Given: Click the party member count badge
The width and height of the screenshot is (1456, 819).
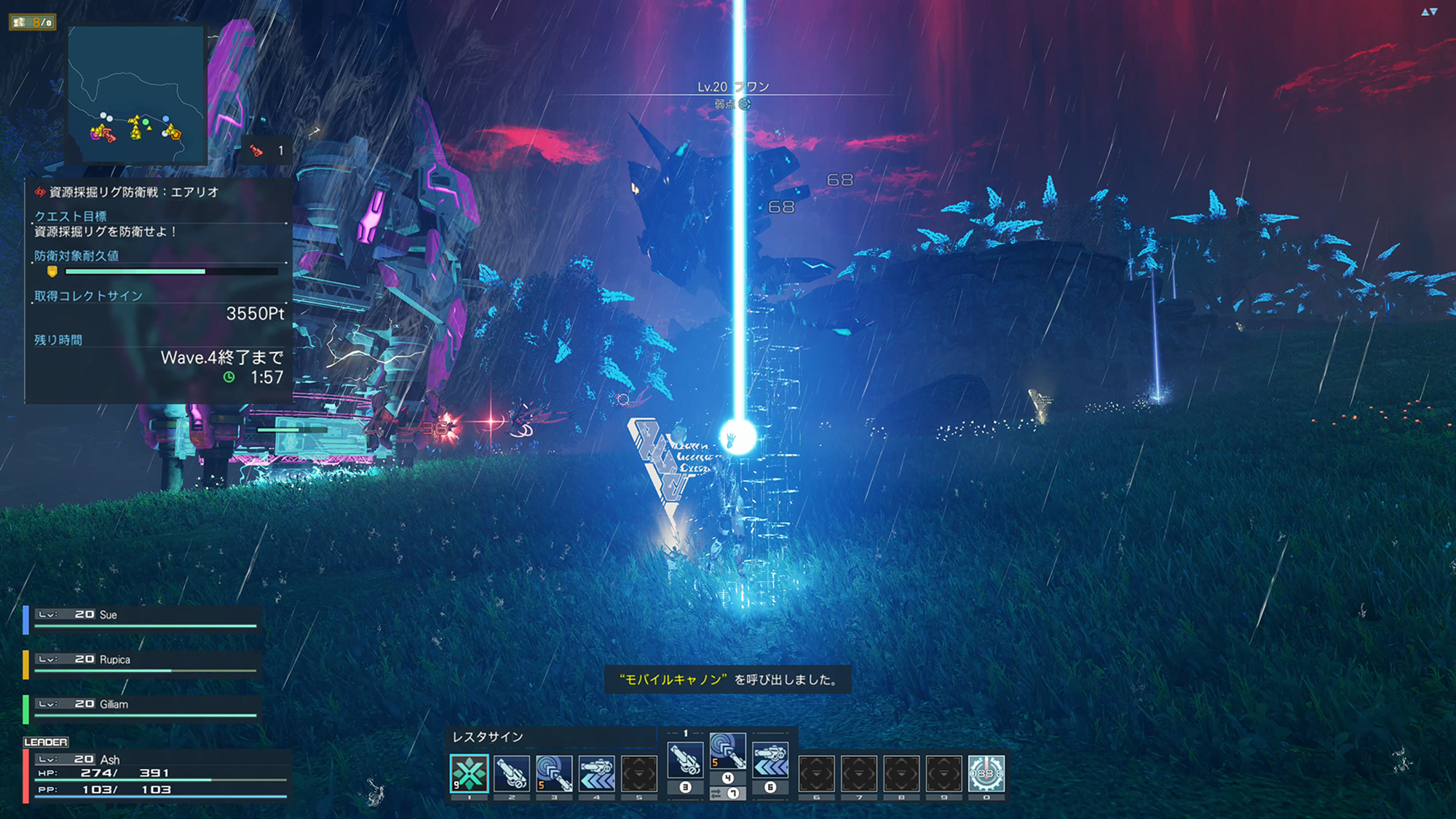Looking at the screenshot, I should point(33,22).
